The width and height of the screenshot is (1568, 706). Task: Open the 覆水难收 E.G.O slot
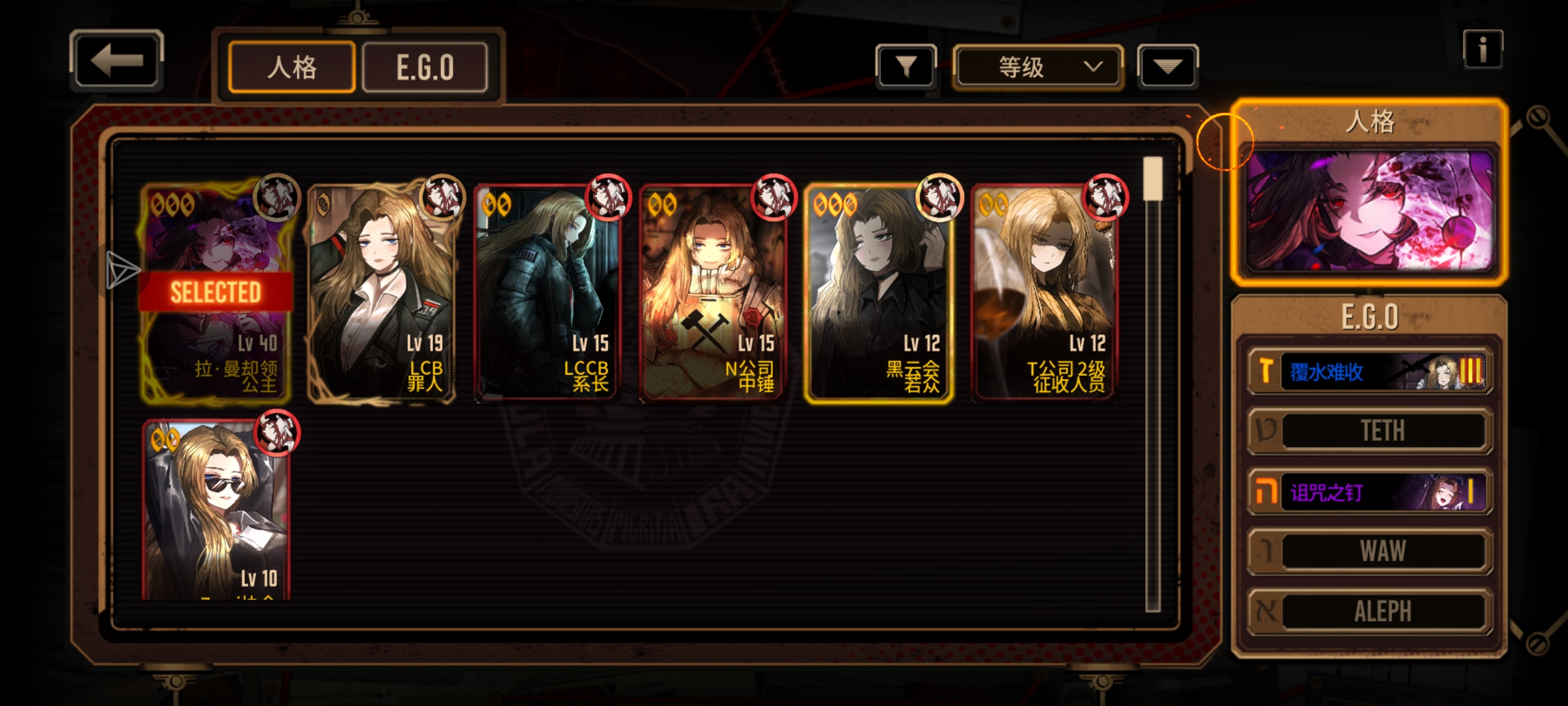click(x=1371, y=371)
